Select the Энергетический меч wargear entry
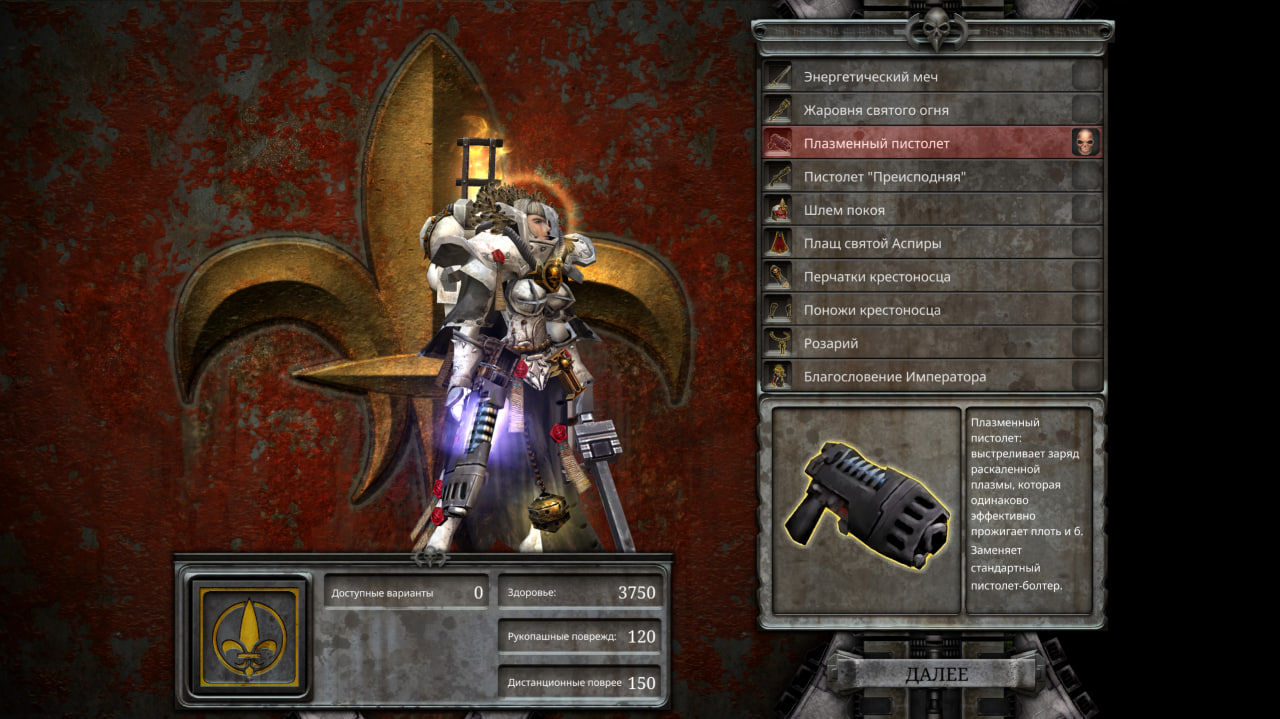The image size is (1280, 719). point(915,77)
